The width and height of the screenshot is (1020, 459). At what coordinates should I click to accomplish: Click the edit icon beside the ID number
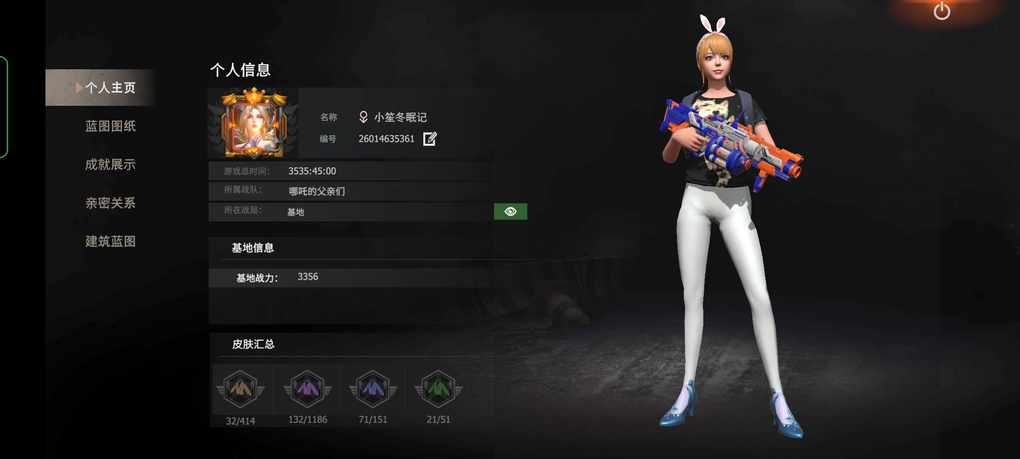tap(430, 139)
